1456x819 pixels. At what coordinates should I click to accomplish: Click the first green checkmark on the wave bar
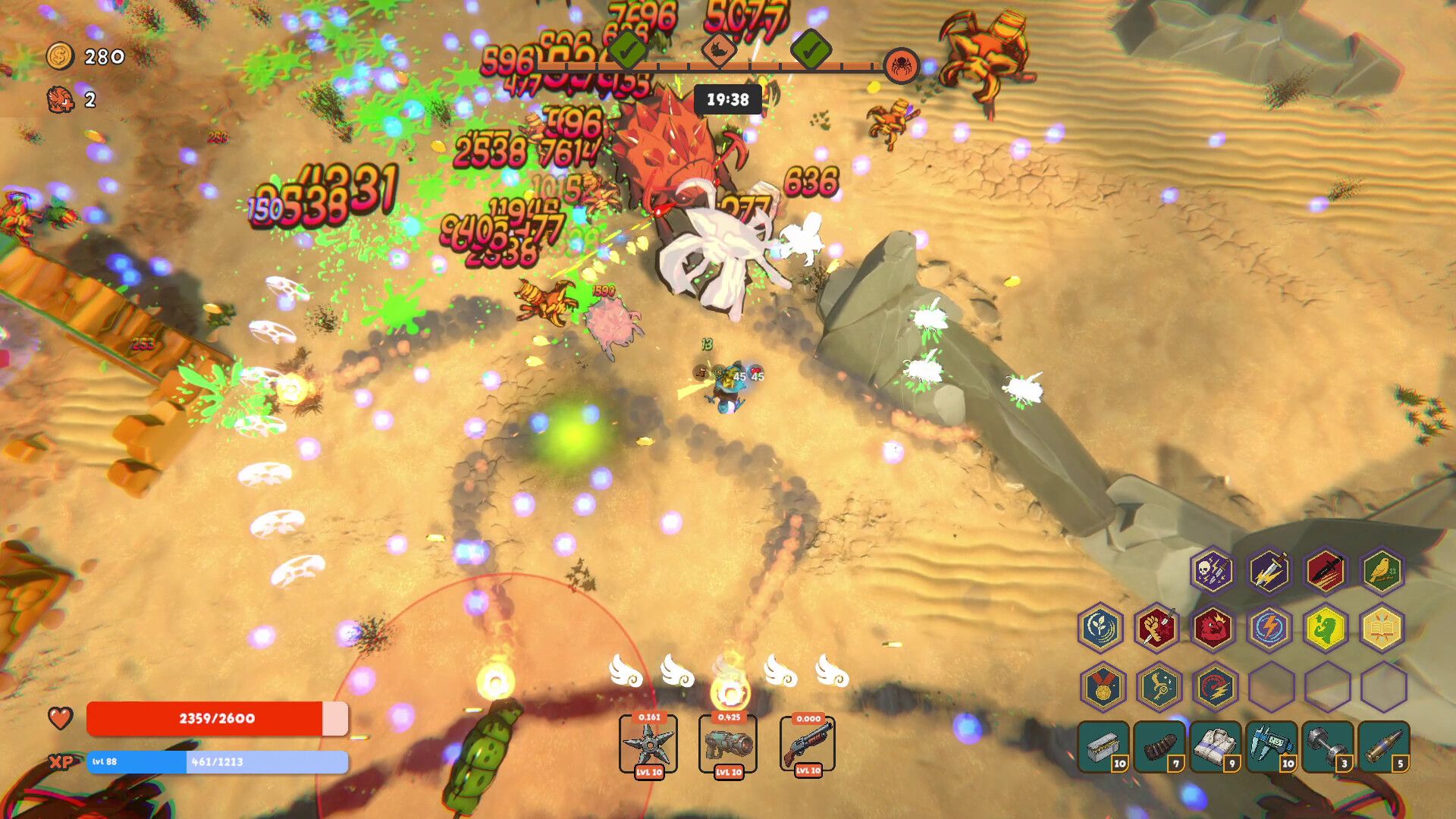pos(626,50)
